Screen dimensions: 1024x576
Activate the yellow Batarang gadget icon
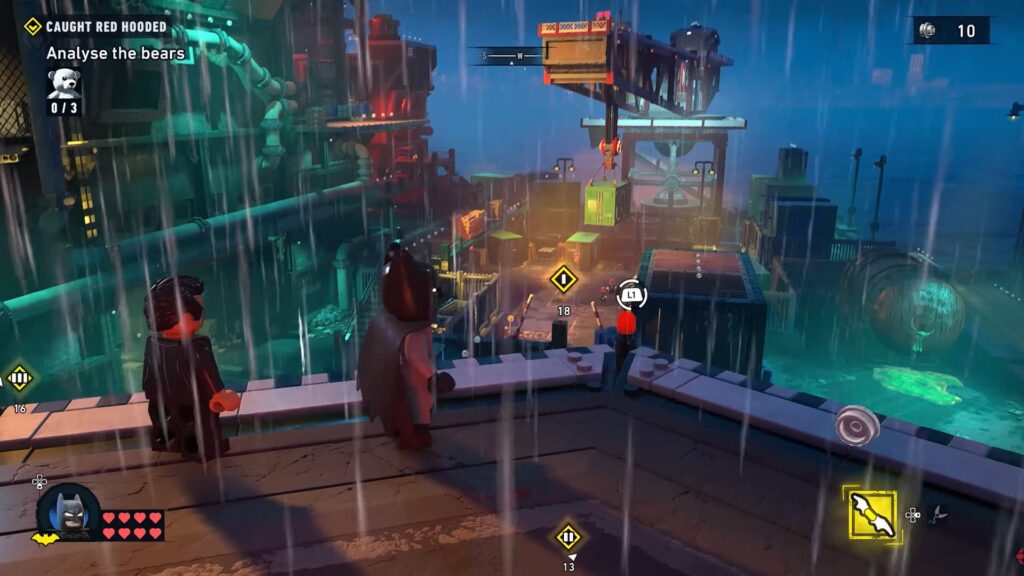[872, 514]
